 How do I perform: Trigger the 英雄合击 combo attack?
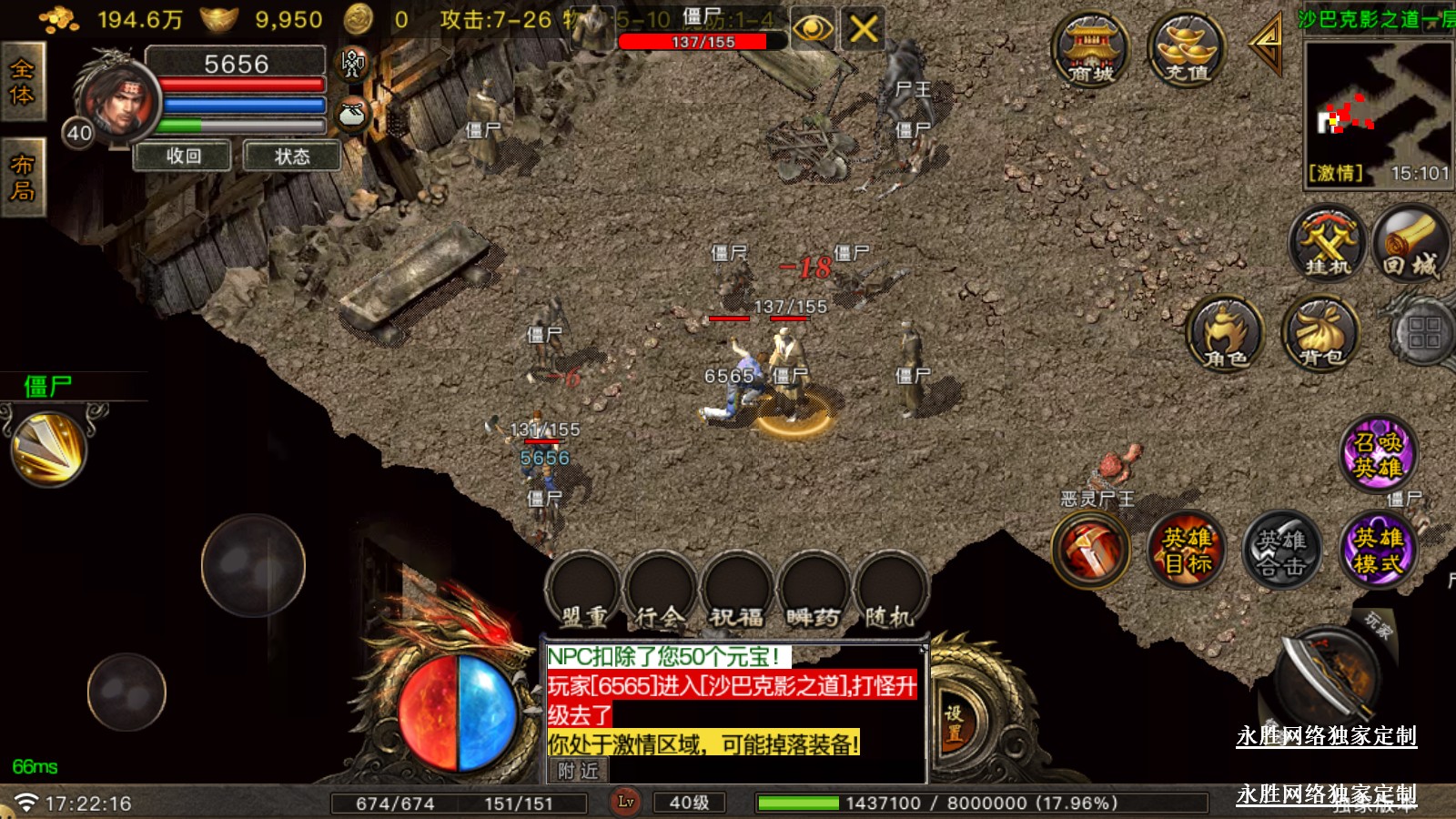(1282, 550)
